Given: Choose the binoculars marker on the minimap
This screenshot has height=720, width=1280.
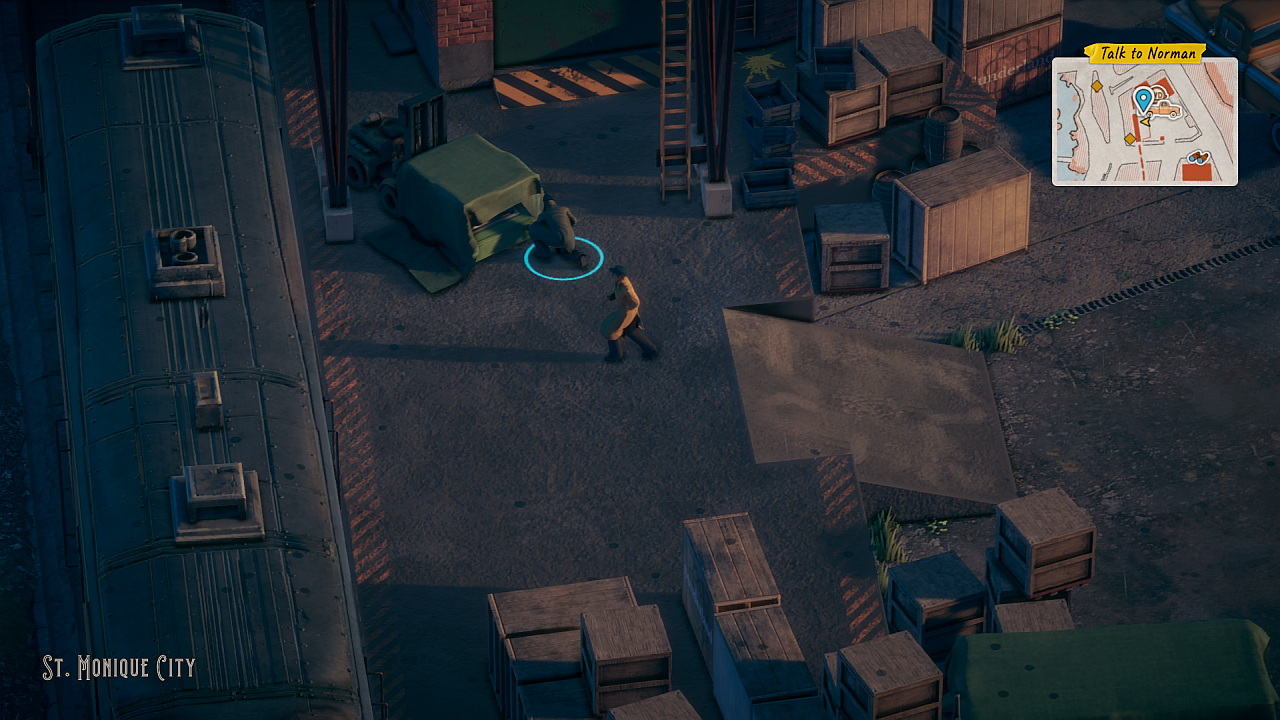Looking at the screenshot, I should [1198, 157].
